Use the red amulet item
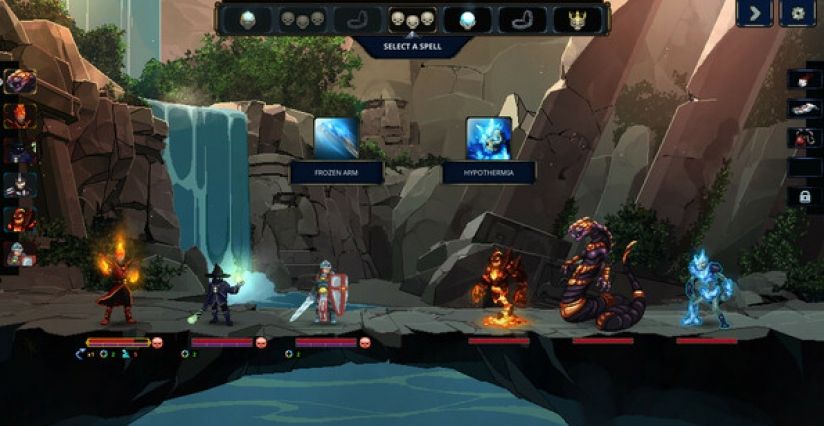The height and width of the screenshot is (426, 824). click(803, 138)
